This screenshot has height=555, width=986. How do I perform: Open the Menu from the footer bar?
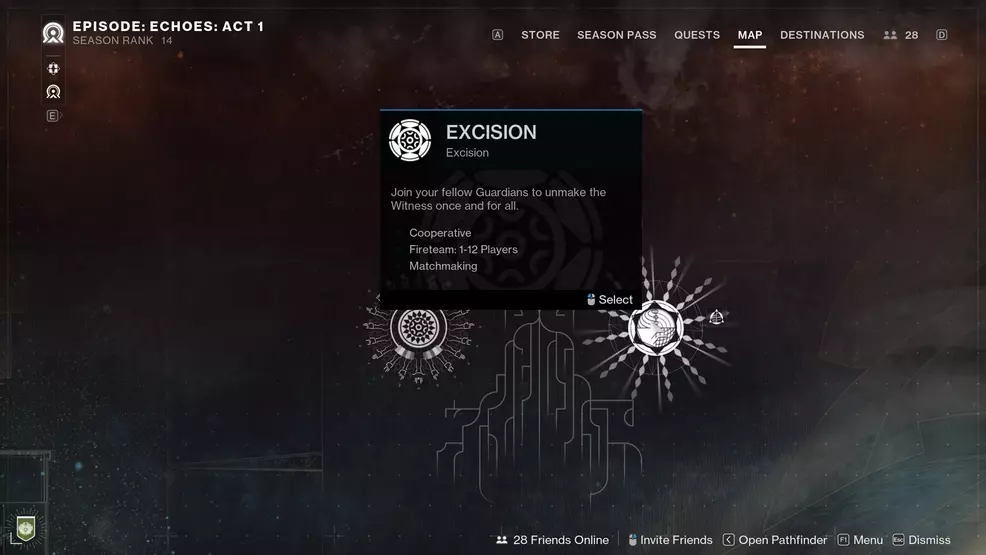[x=860, y=540]
